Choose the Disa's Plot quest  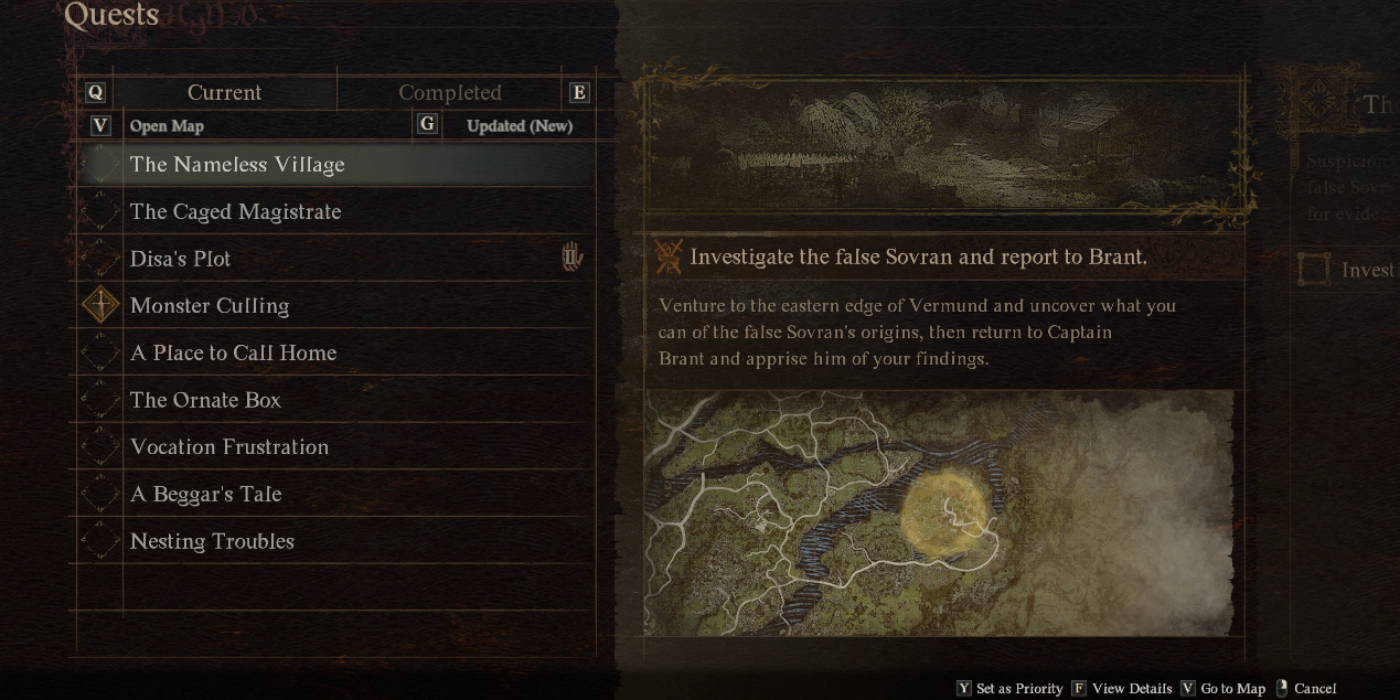(x=180, y=259)
